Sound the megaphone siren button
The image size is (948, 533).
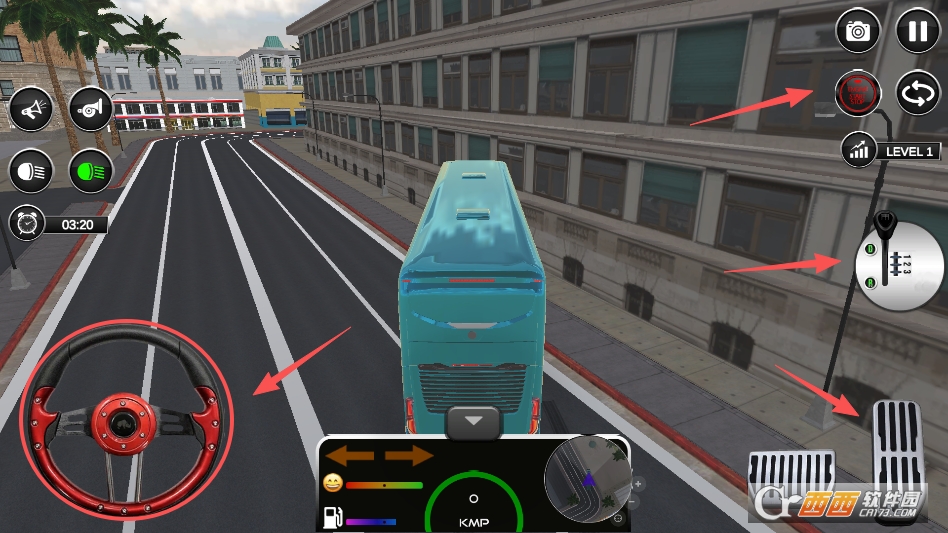point(31,109)
